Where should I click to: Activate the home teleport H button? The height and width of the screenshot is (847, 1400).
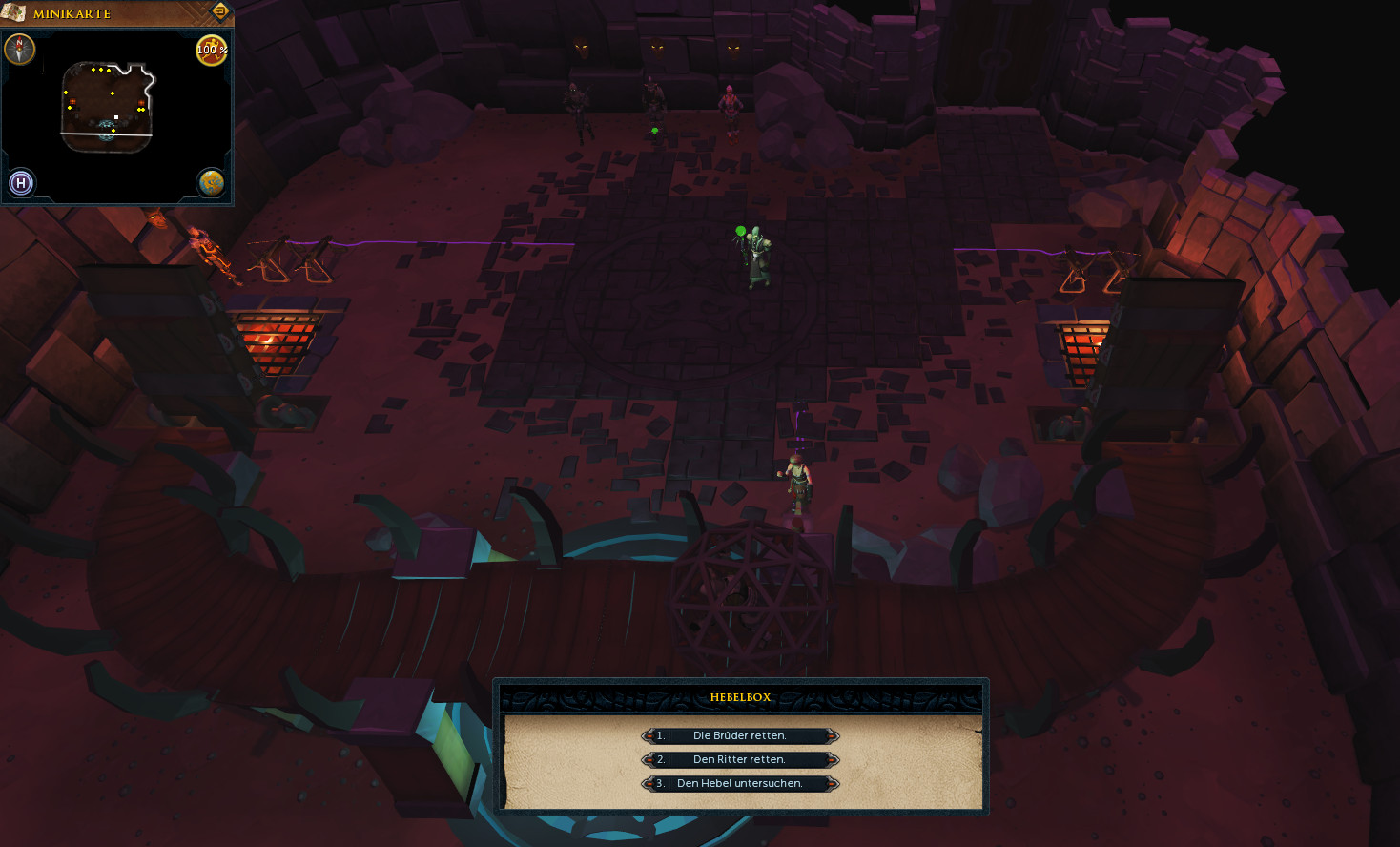coord(21,182)
